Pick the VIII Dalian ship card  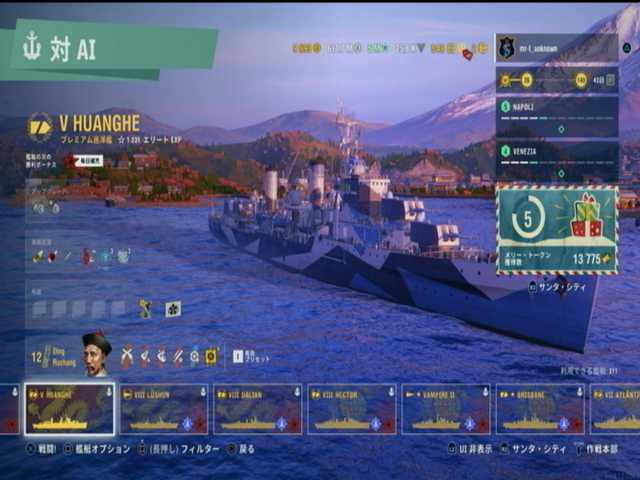257,409
